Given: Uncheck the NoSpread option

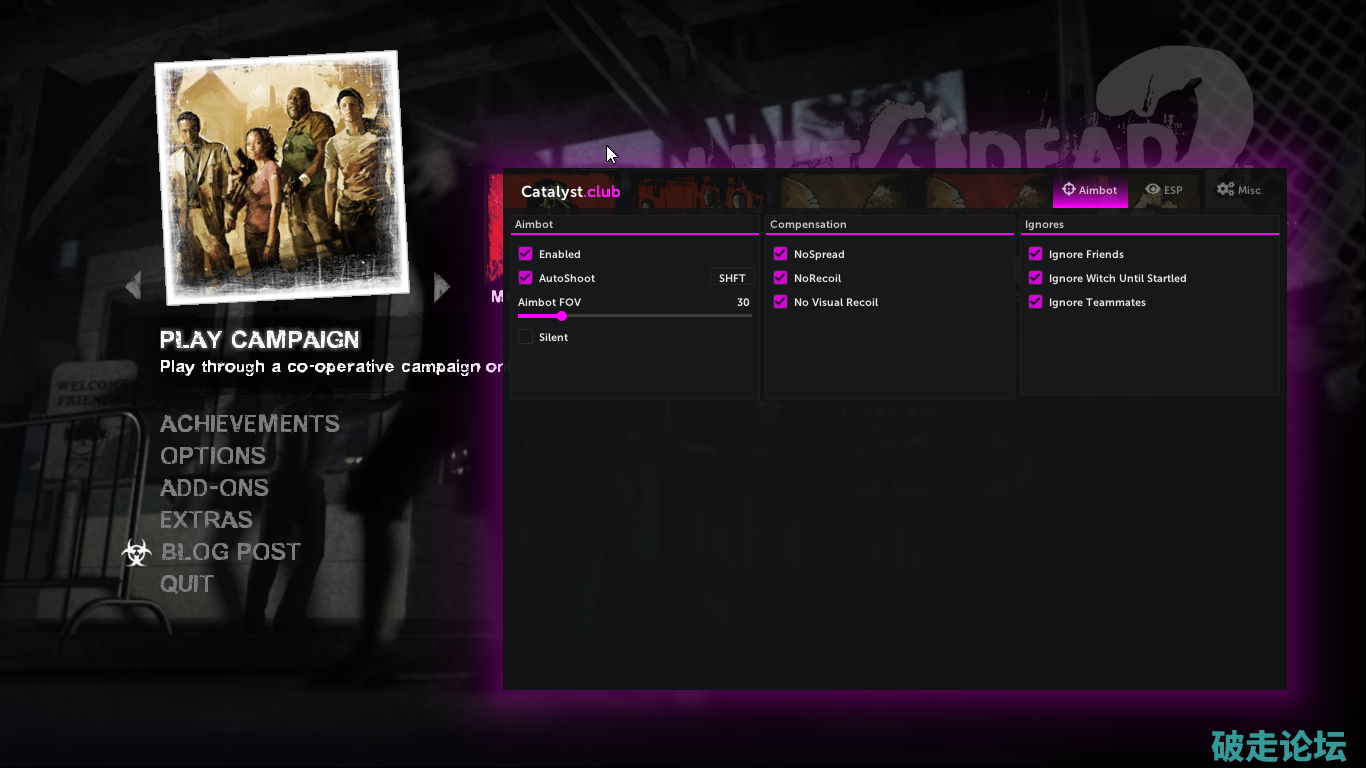Looking at the screenshot, I should pos(781,254).
